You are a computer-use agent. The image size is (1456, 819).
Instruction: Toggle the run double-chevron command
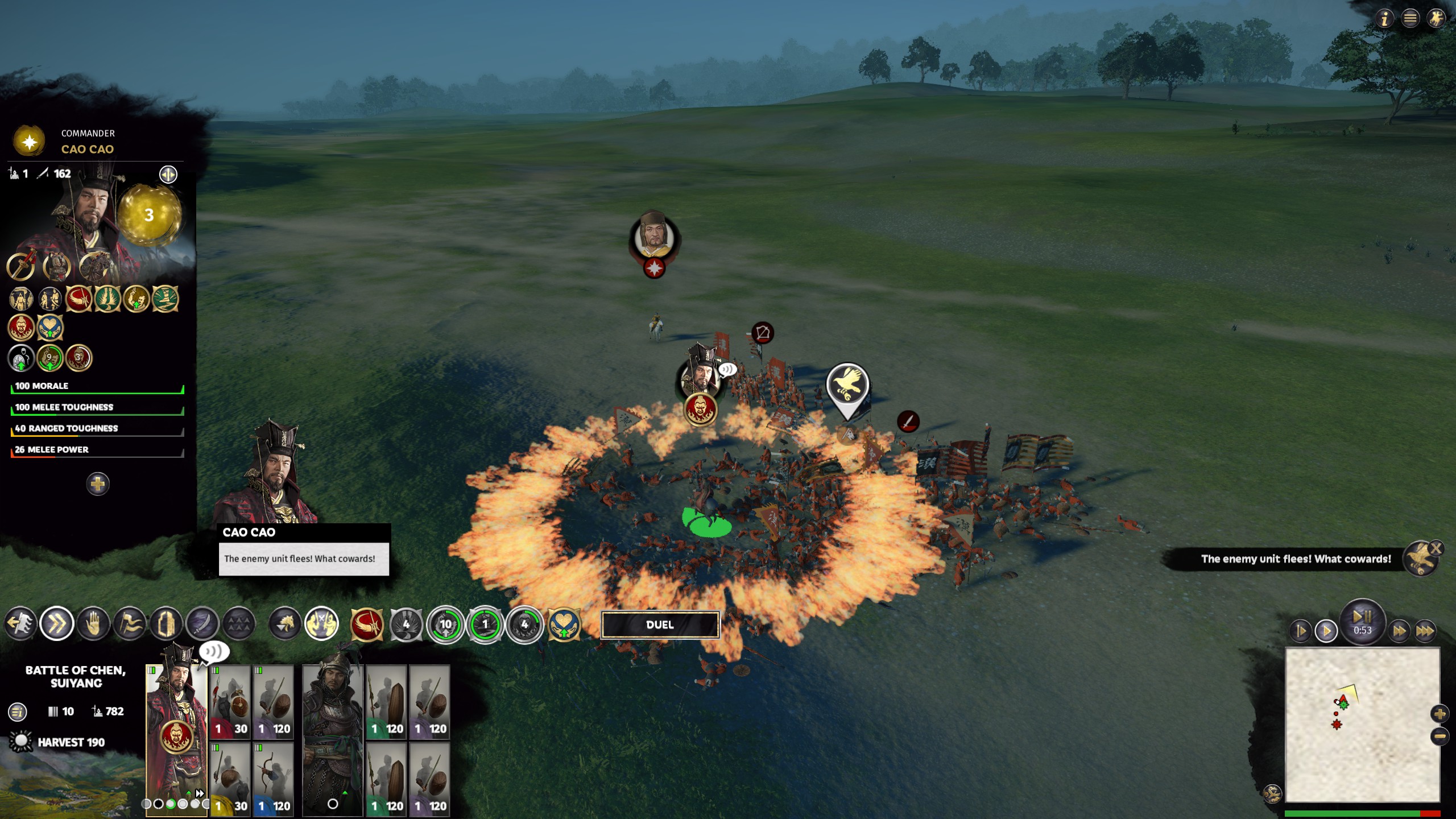pos(57,624)
